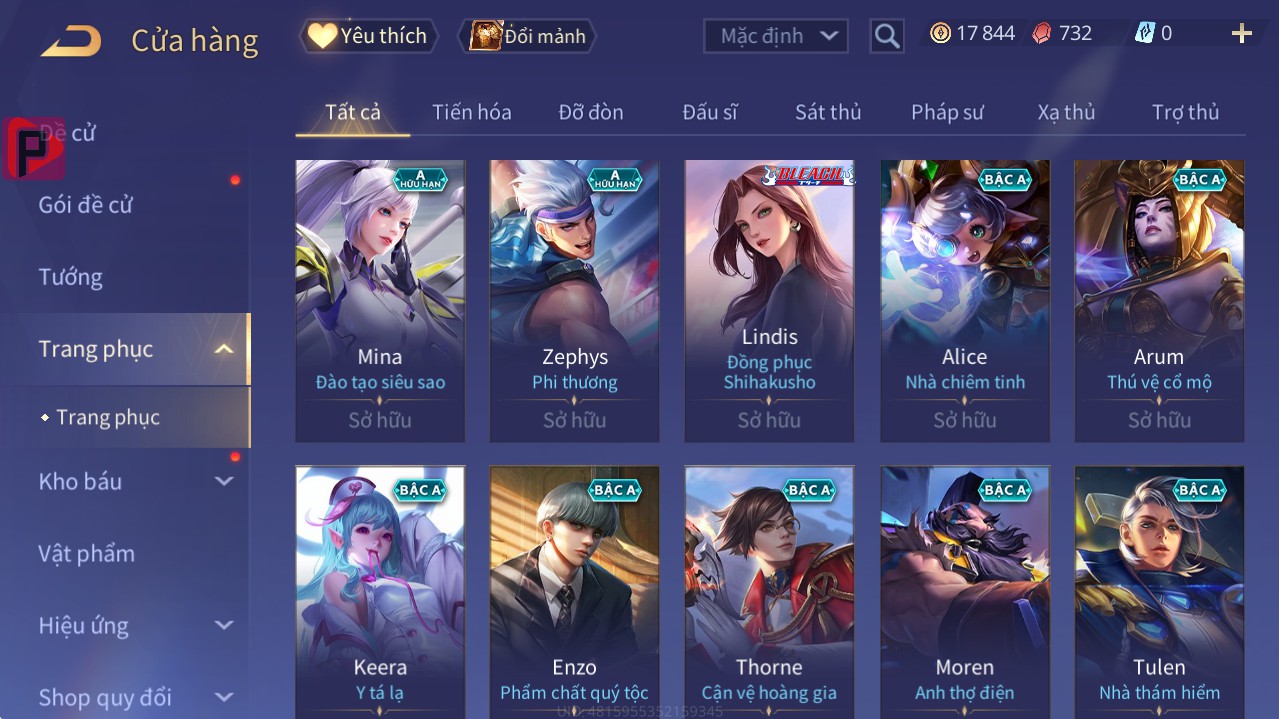The height and width of the screenshot is (719, 1279).
Task: Open the Vật phẩm section
Action: click(x=87, y=553)
